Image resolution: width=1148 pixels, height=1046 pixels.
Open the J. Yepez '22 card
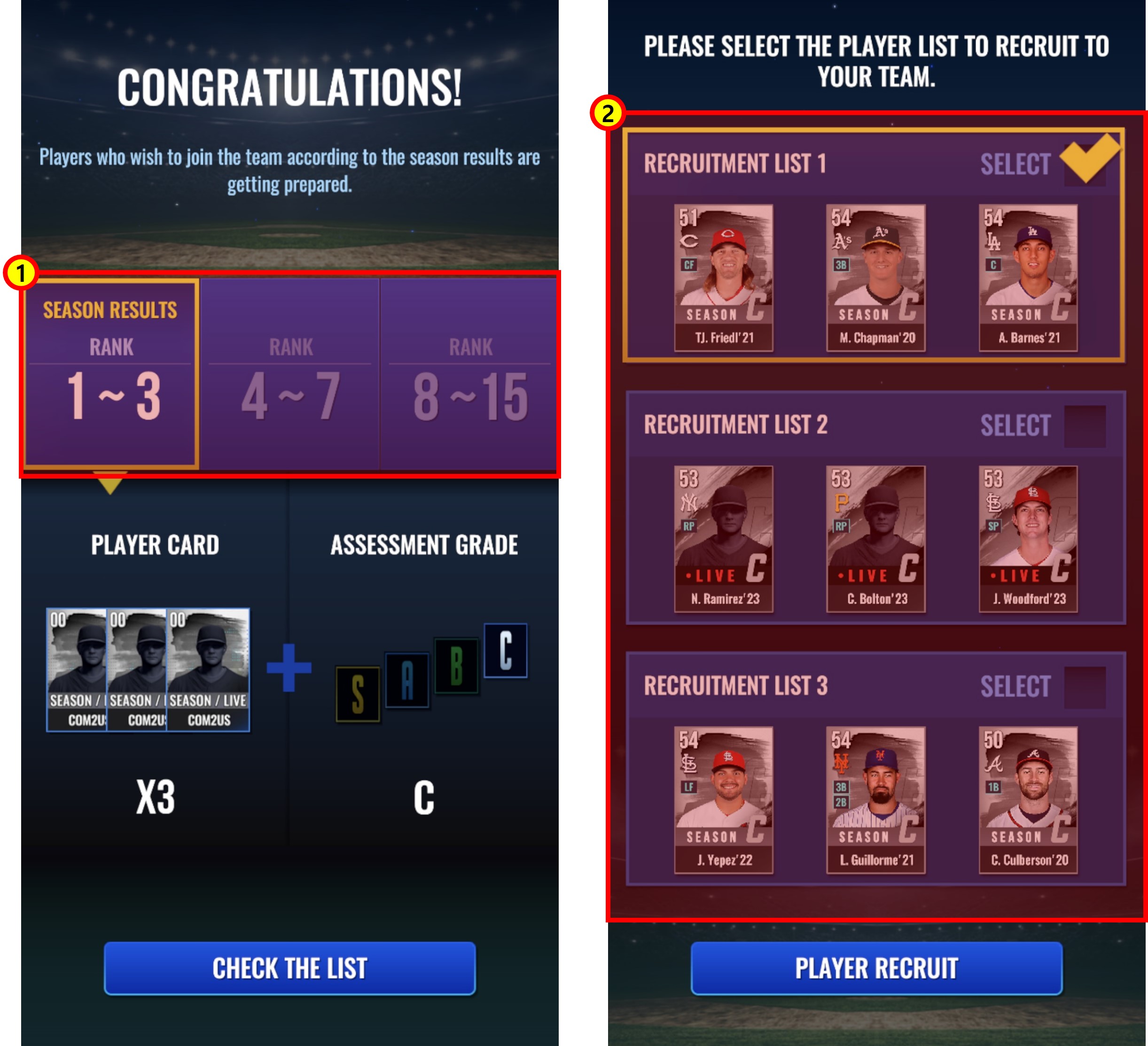[x=723, y=799]
